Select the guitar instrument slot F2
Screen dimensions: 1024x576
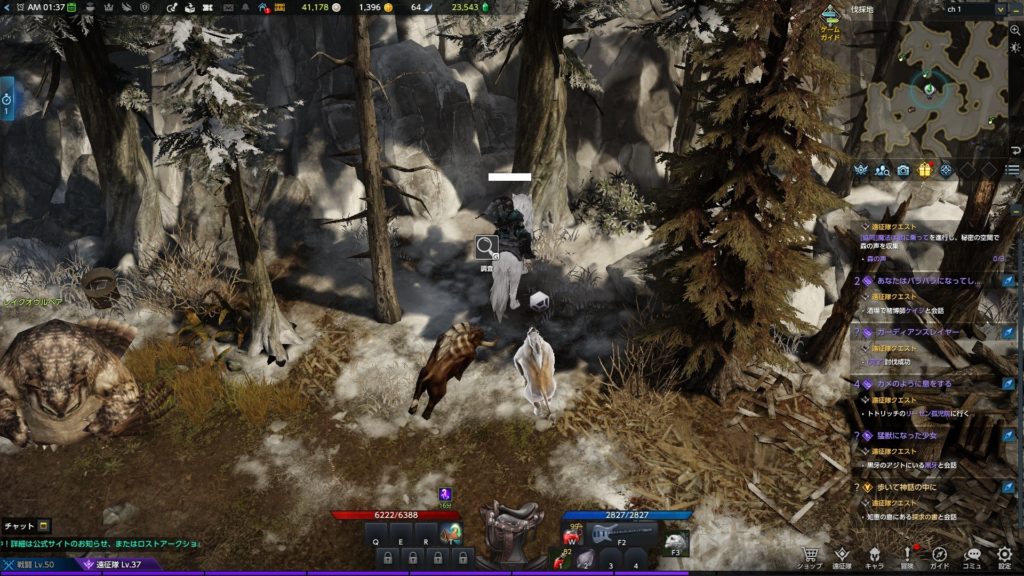point(620,534)
